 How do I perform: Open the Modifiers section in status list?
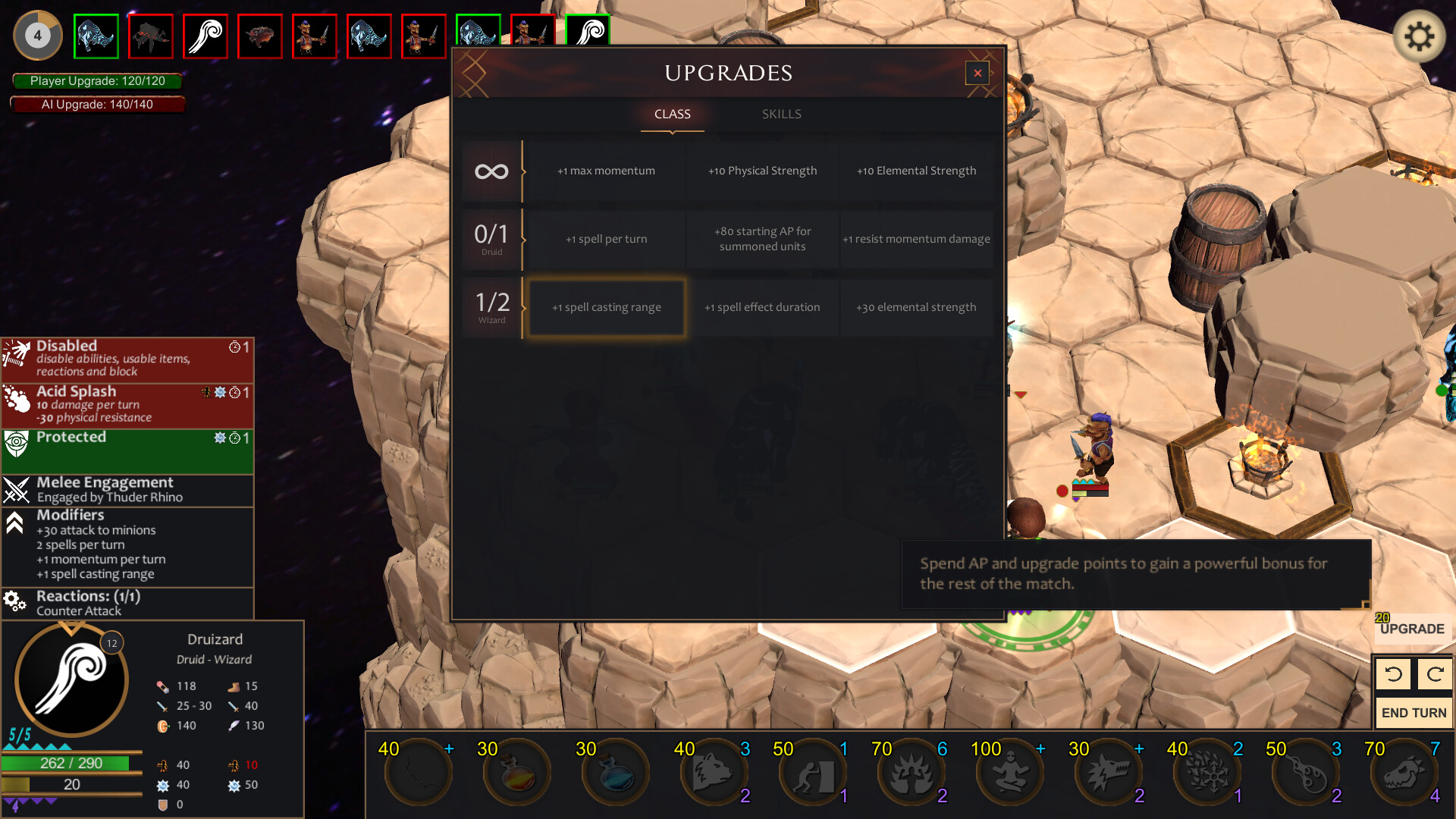pyautogui.click(x=72, y=514)
